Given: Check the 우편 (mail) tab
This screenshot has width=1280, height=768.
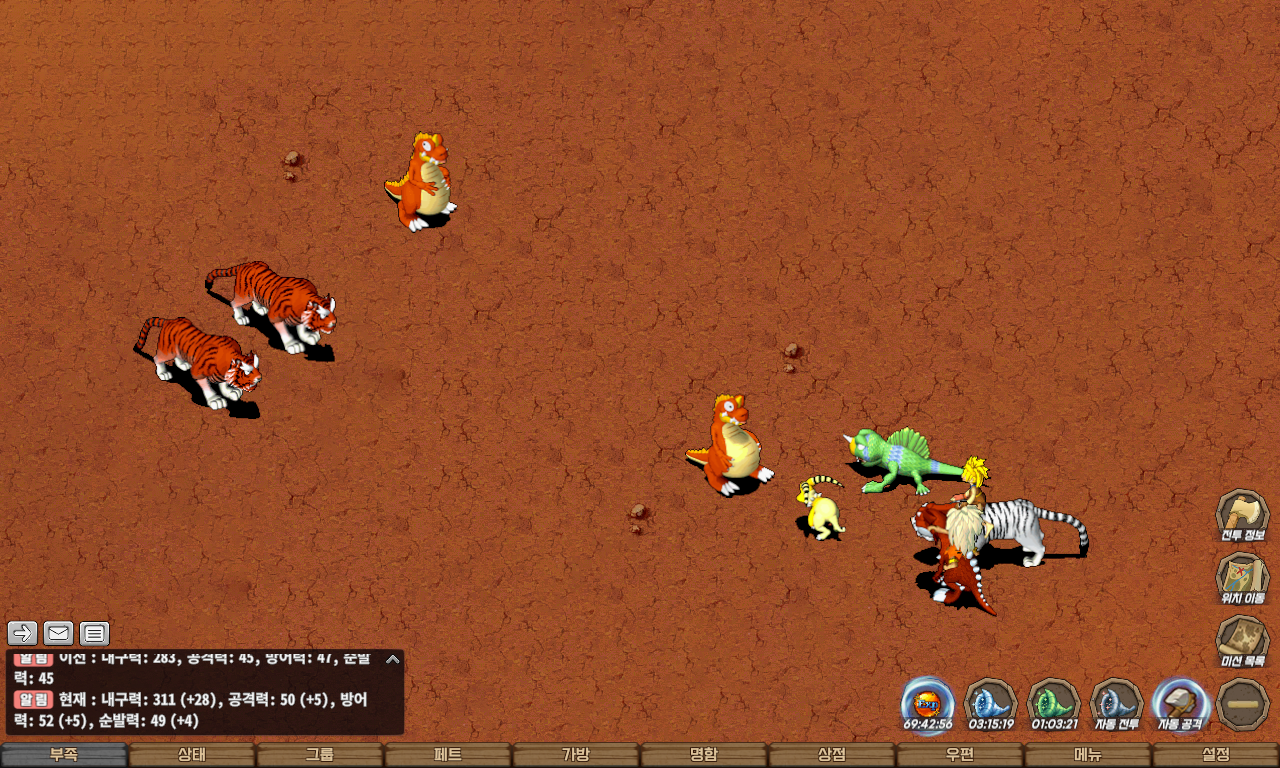Looking at the screenshot, I should 960,755.
